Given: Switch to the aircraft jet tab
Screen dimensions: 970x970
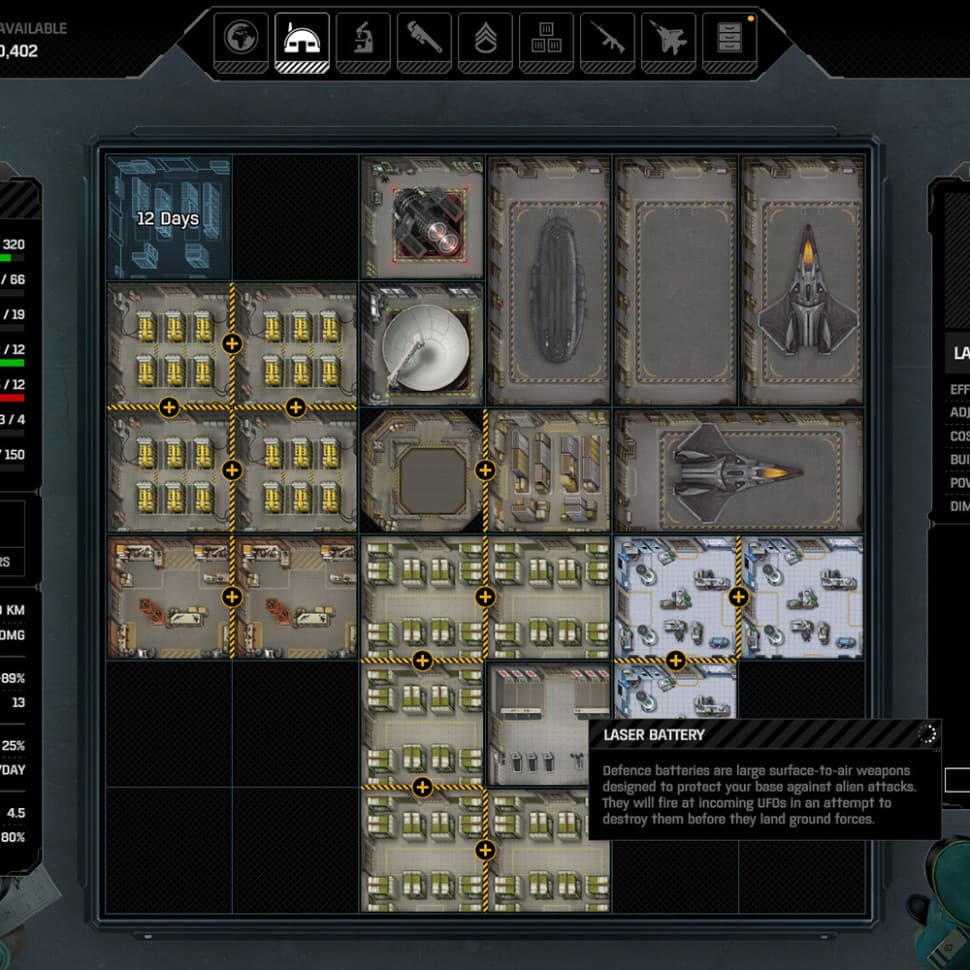Looking at the screenshot, I should pyautogui.click(x=669, y=41).
